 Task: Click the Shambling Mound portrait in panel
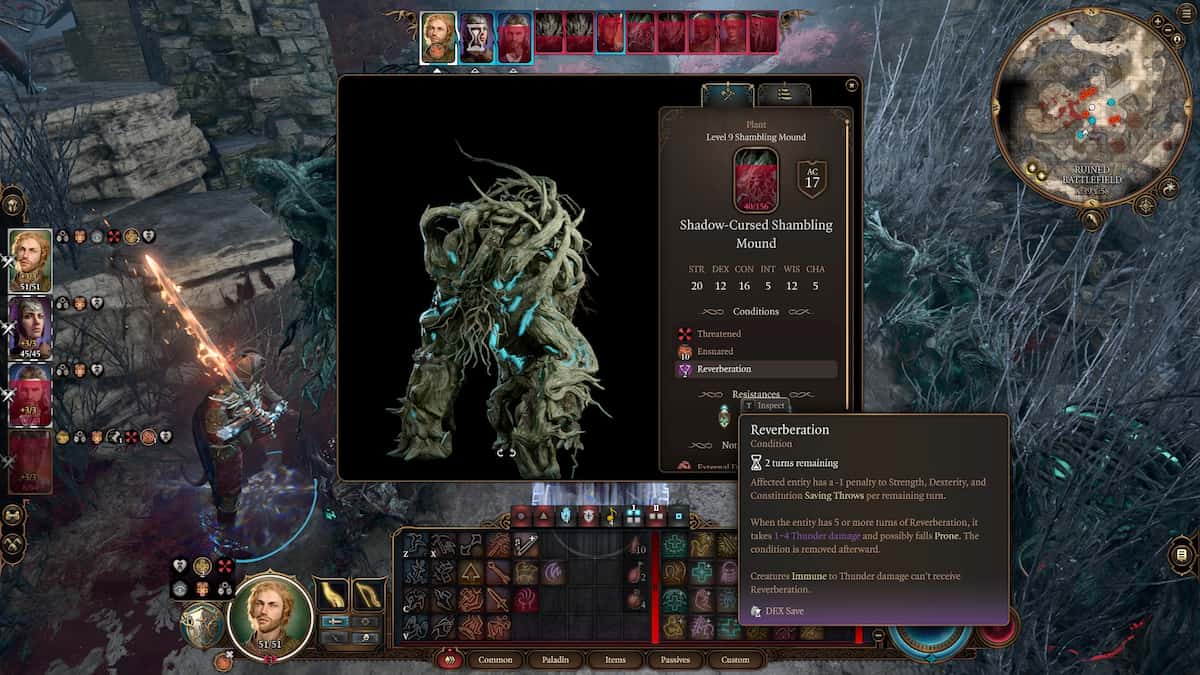[x=756, y=180]
